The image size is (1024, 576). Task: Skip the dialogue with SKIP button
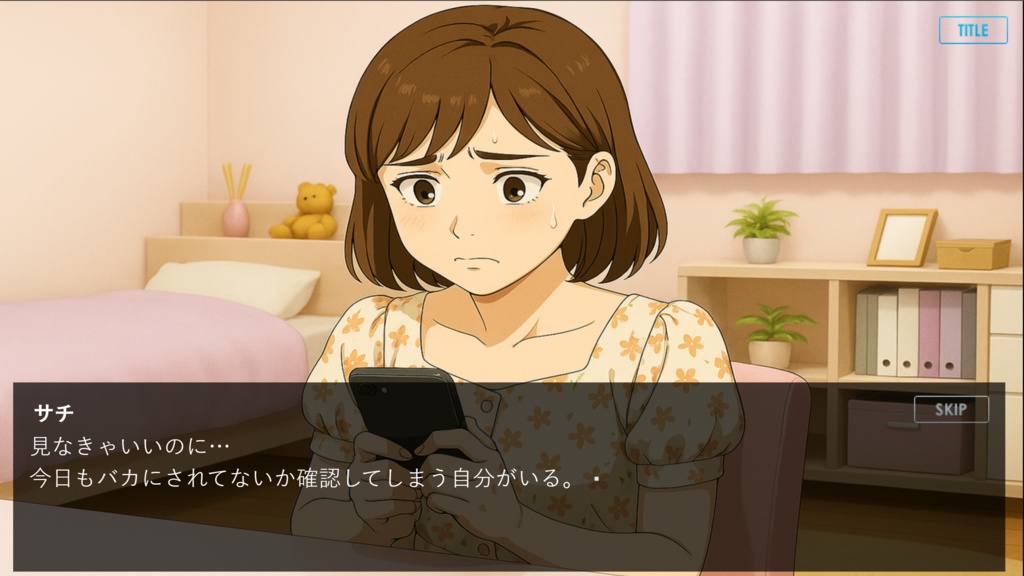[950, 409]
